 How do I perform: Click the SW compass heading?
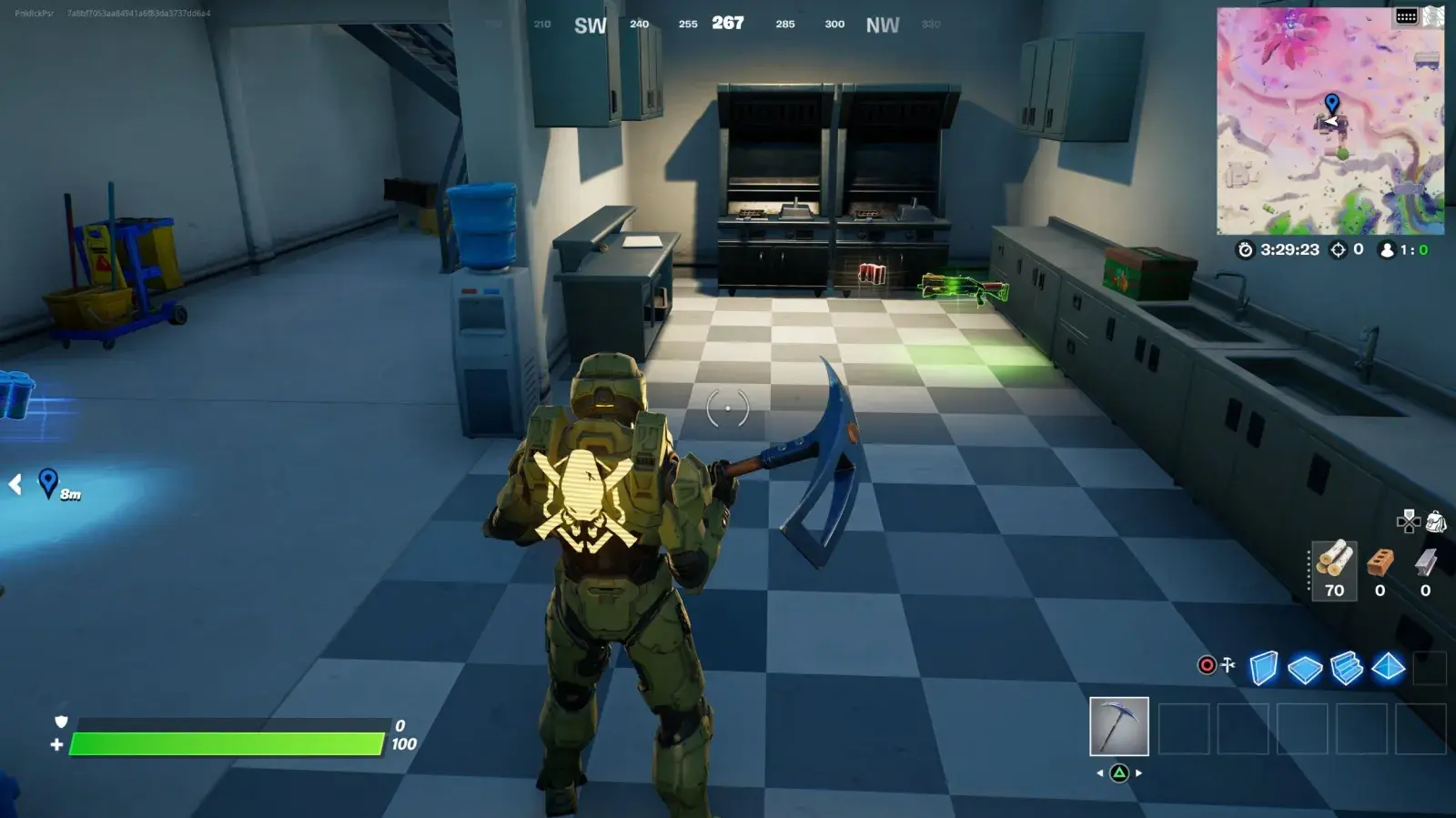(590, 25)
